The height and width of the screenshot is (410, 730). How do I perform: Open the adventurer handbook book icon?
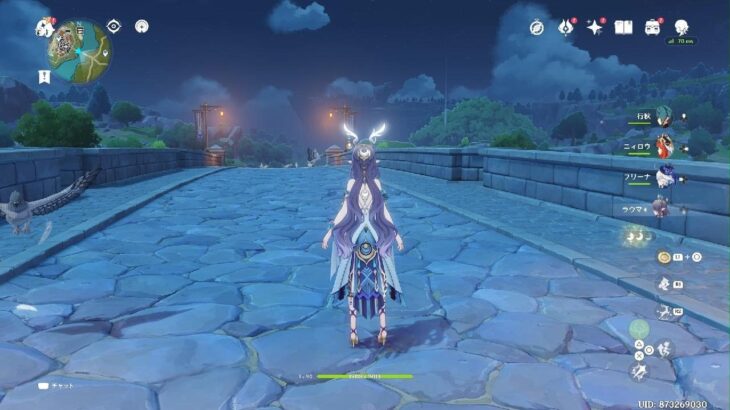[x=624, y=27]
